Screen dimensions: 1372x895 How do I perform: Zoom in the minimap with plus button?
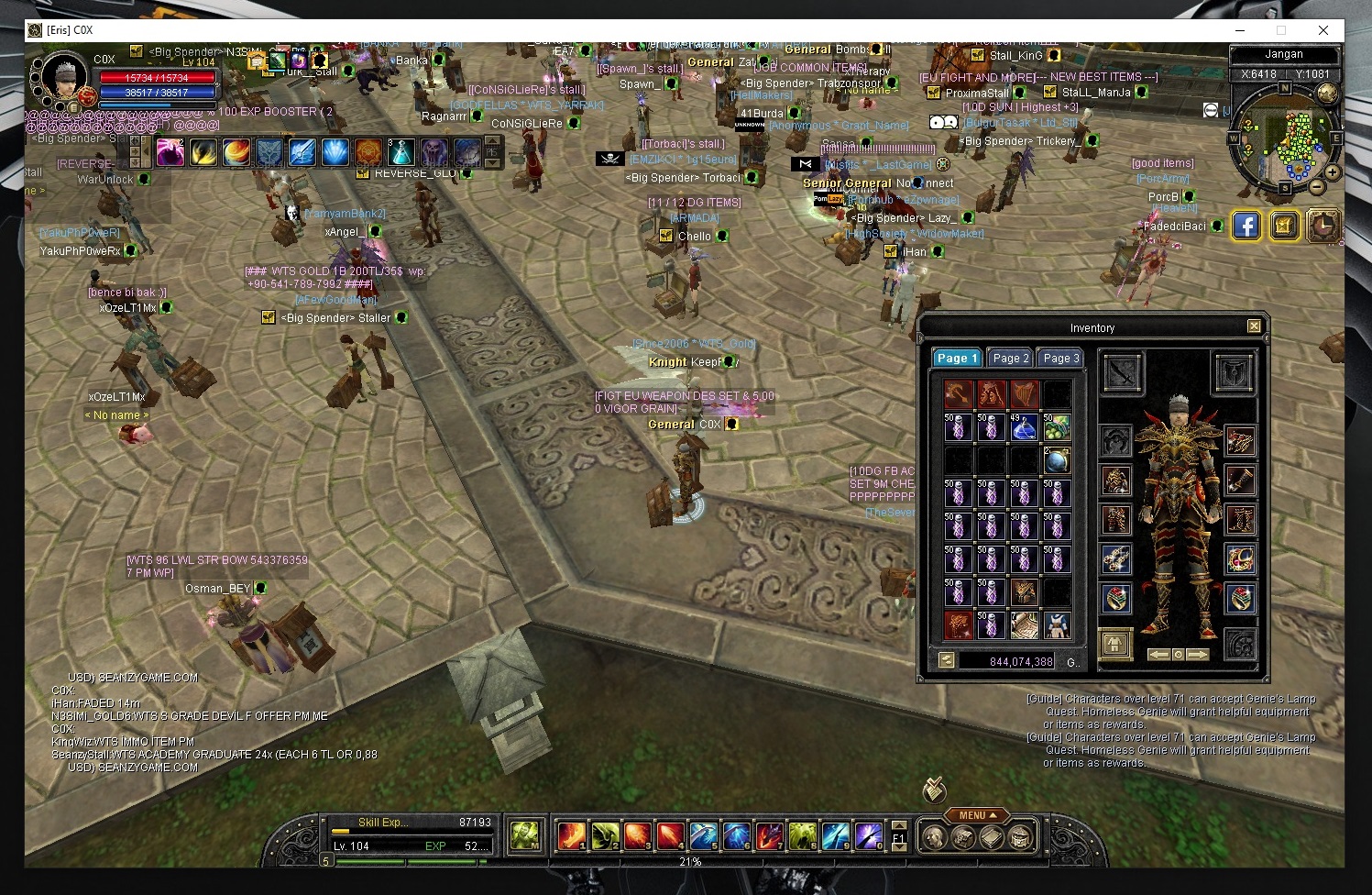(x=1333, y=171)
